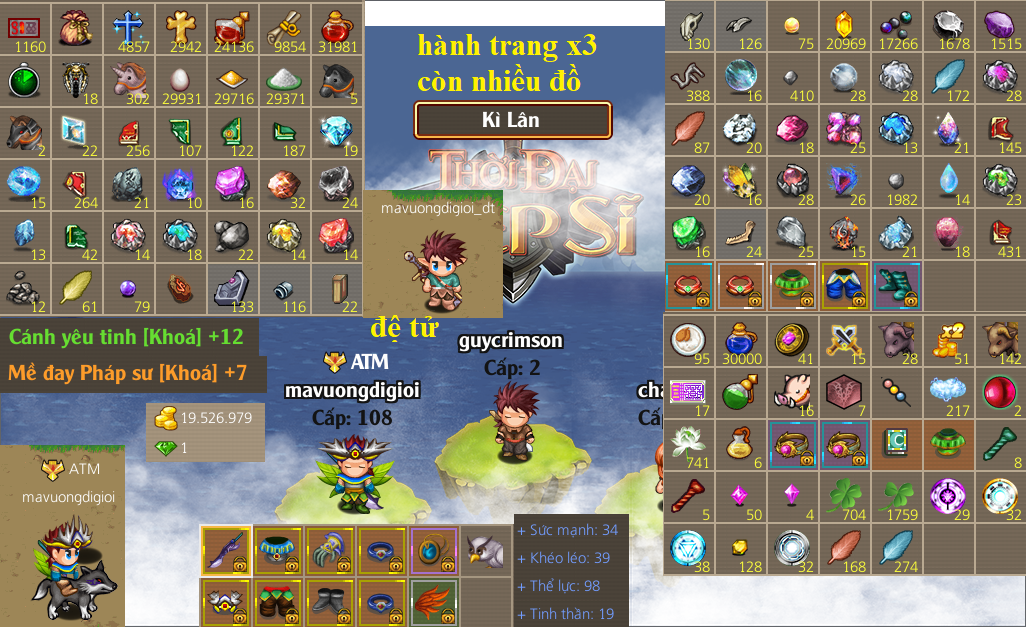Screen dimensions: 1026x627
Task: Select the orange crystal stack of 20969
Action: click(844, 27)
